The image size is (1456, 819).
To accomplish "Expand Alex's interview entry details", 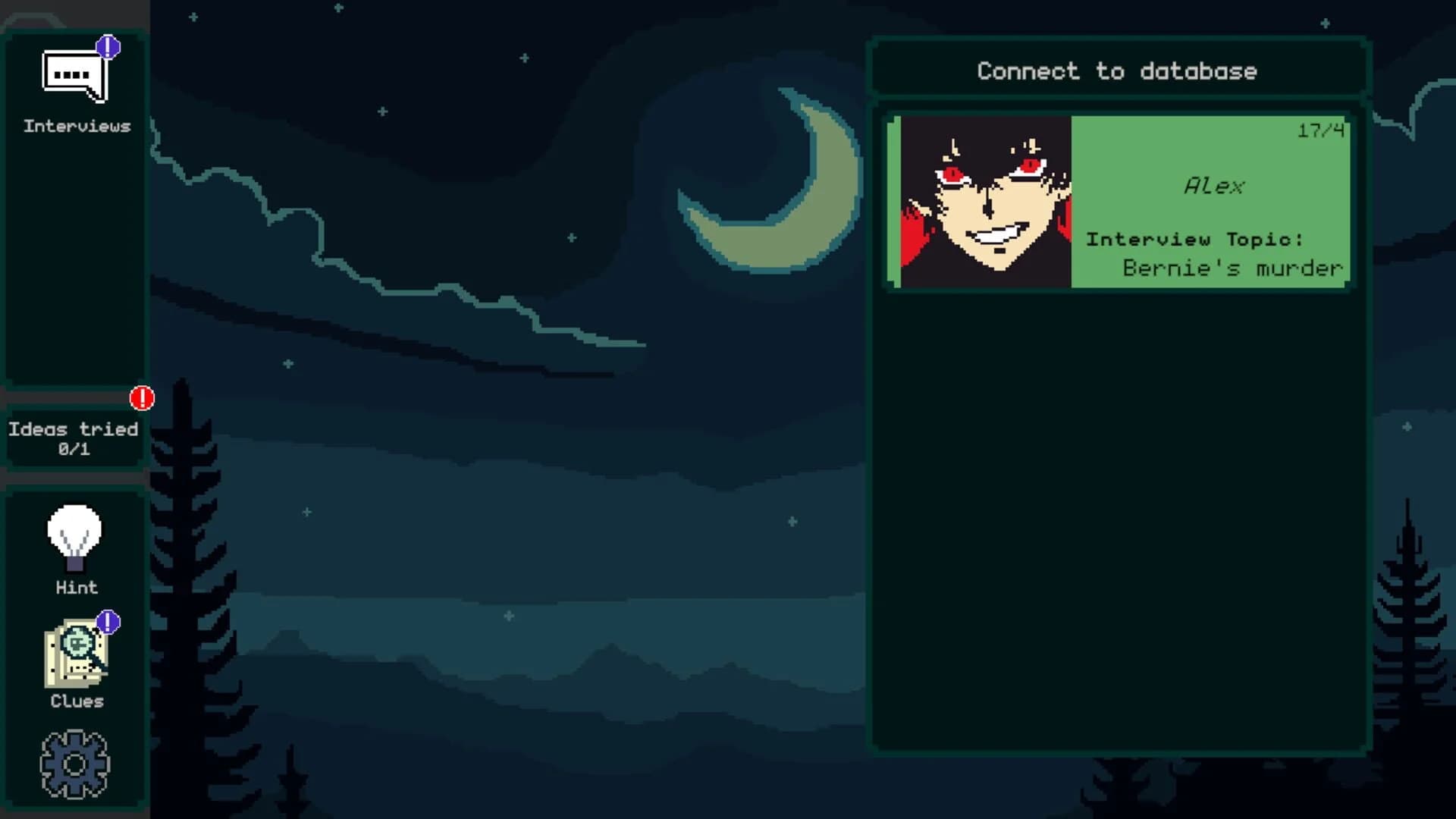I will click(1119, 201).
